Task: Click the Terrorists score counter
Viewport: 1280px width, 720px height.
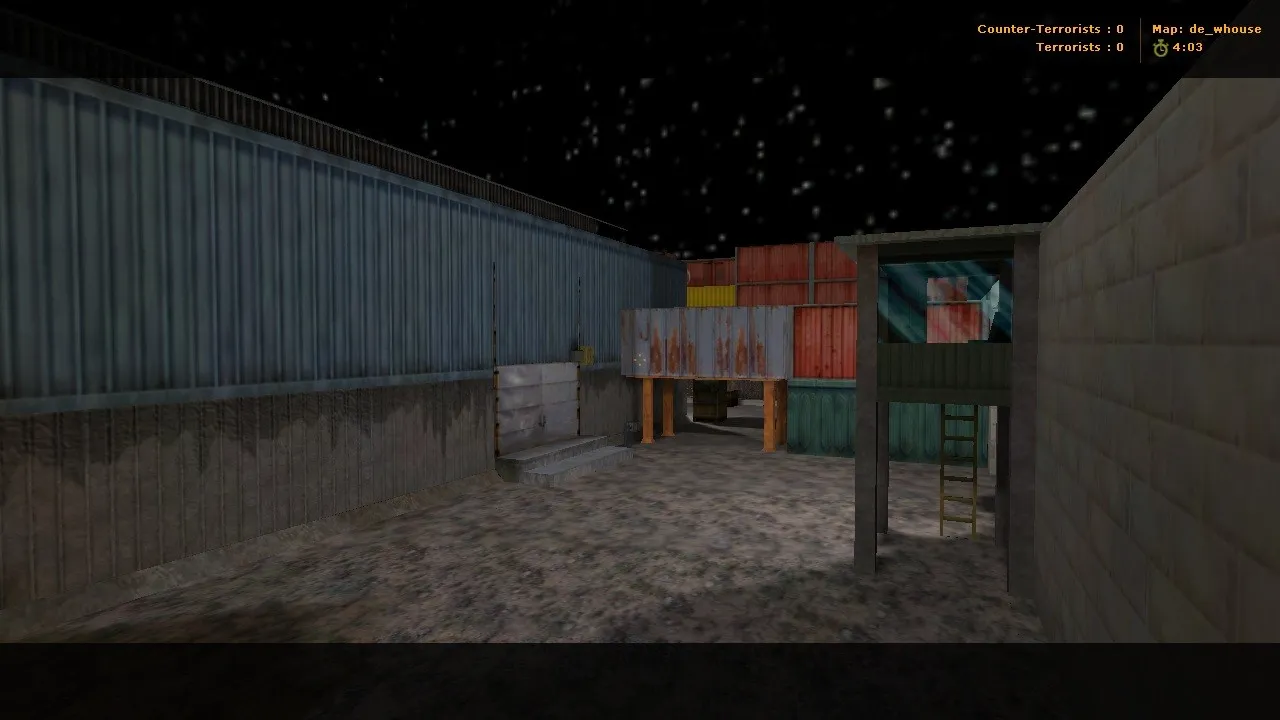Action: coord(1080,47)
